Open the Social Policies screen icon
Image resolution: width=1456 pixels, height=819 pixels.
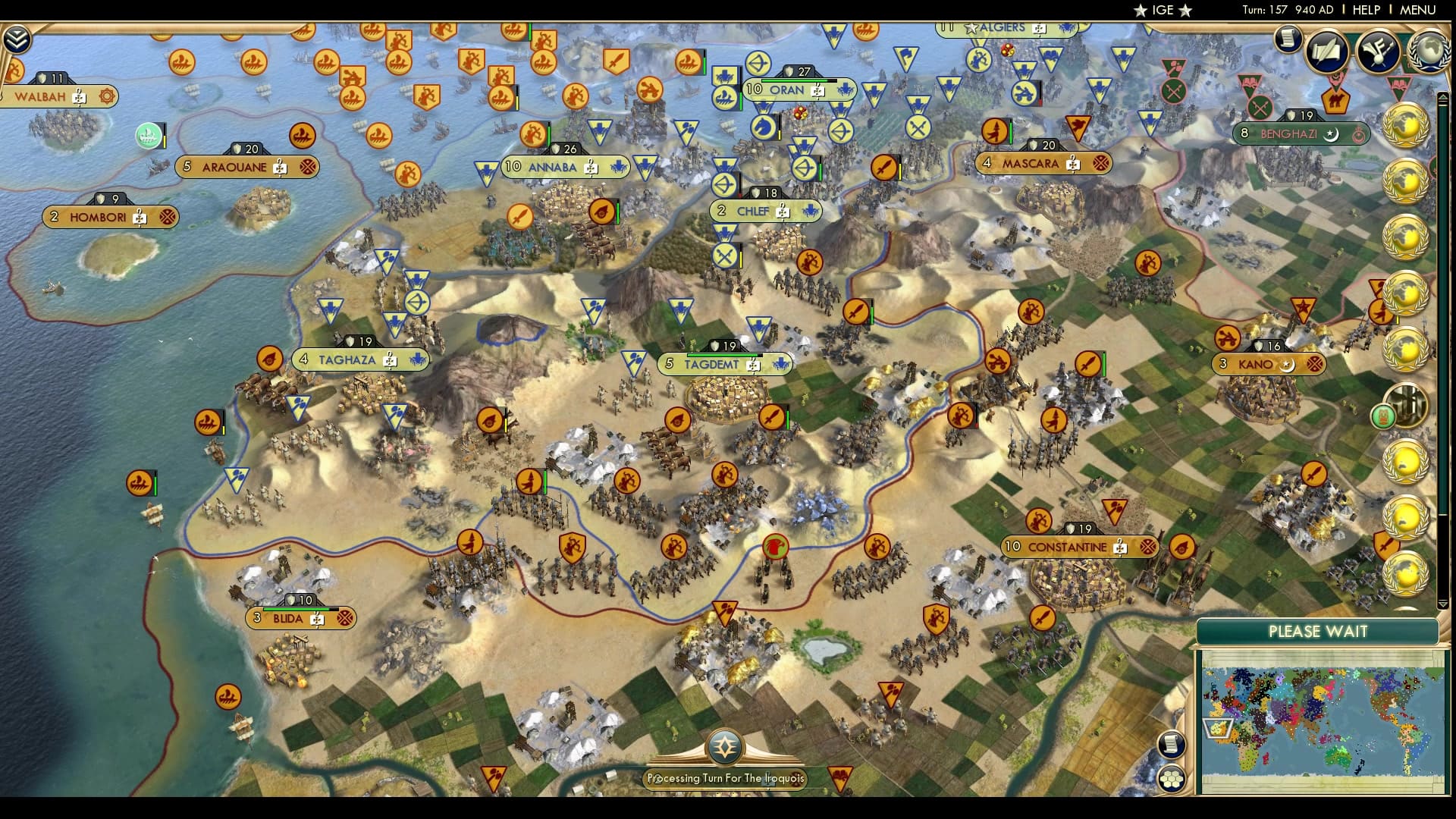tap(1326, 52)
